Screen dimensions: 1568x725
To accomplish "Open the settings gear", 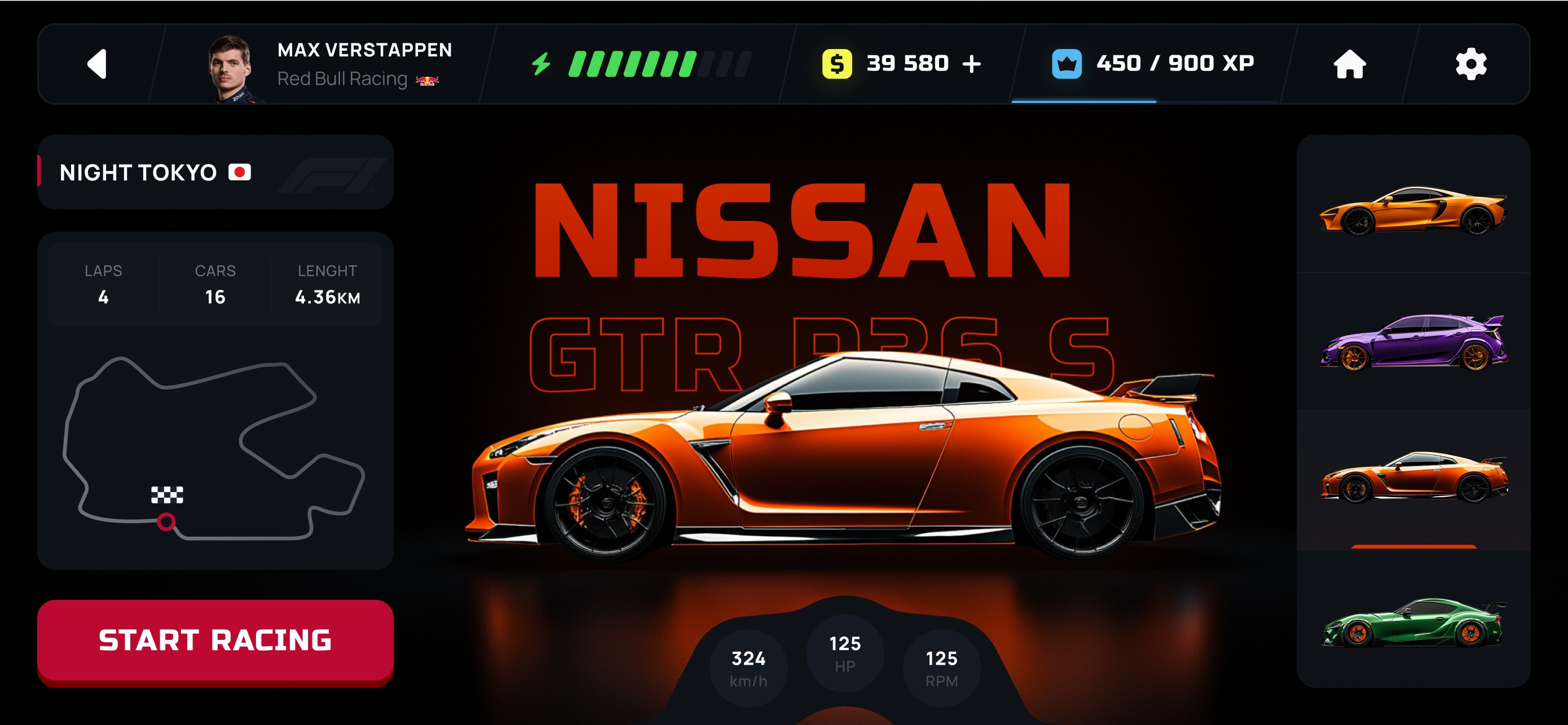I will tap(1470, 64).
